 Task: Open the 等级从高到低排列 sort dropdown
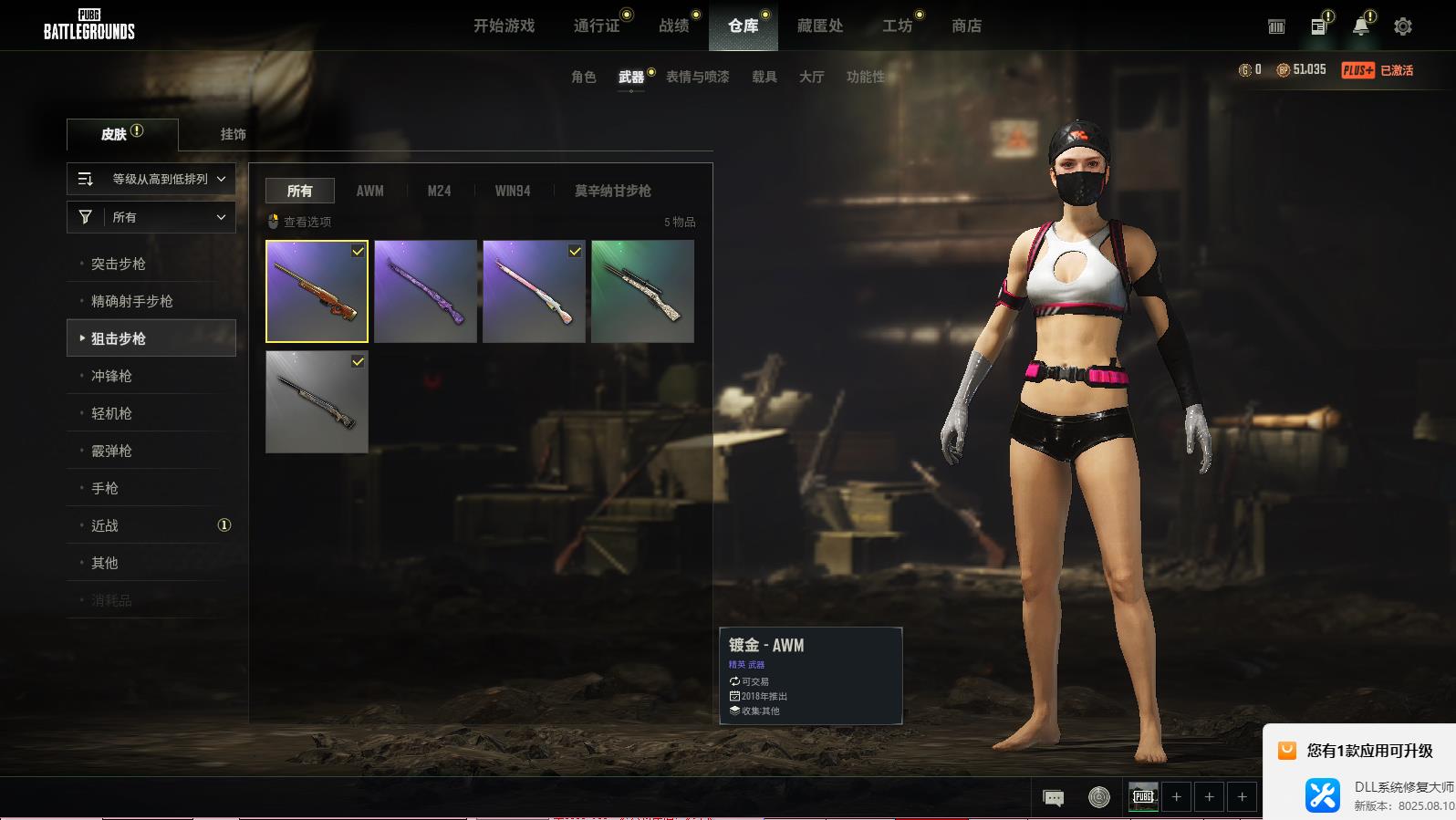coord(151,179)
